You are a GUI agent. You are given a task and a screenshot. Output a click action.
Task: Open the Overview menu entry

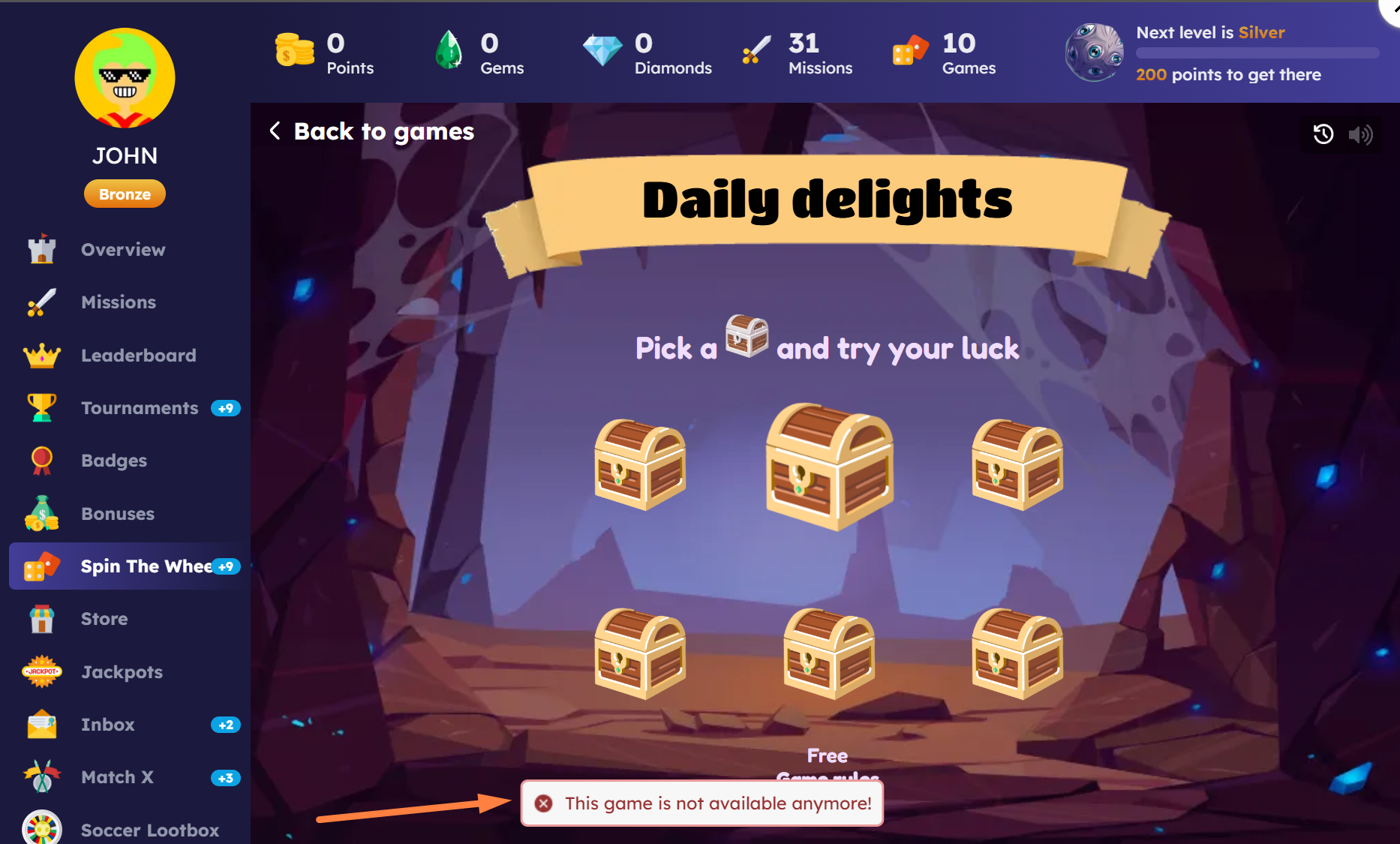click(123, 250)
